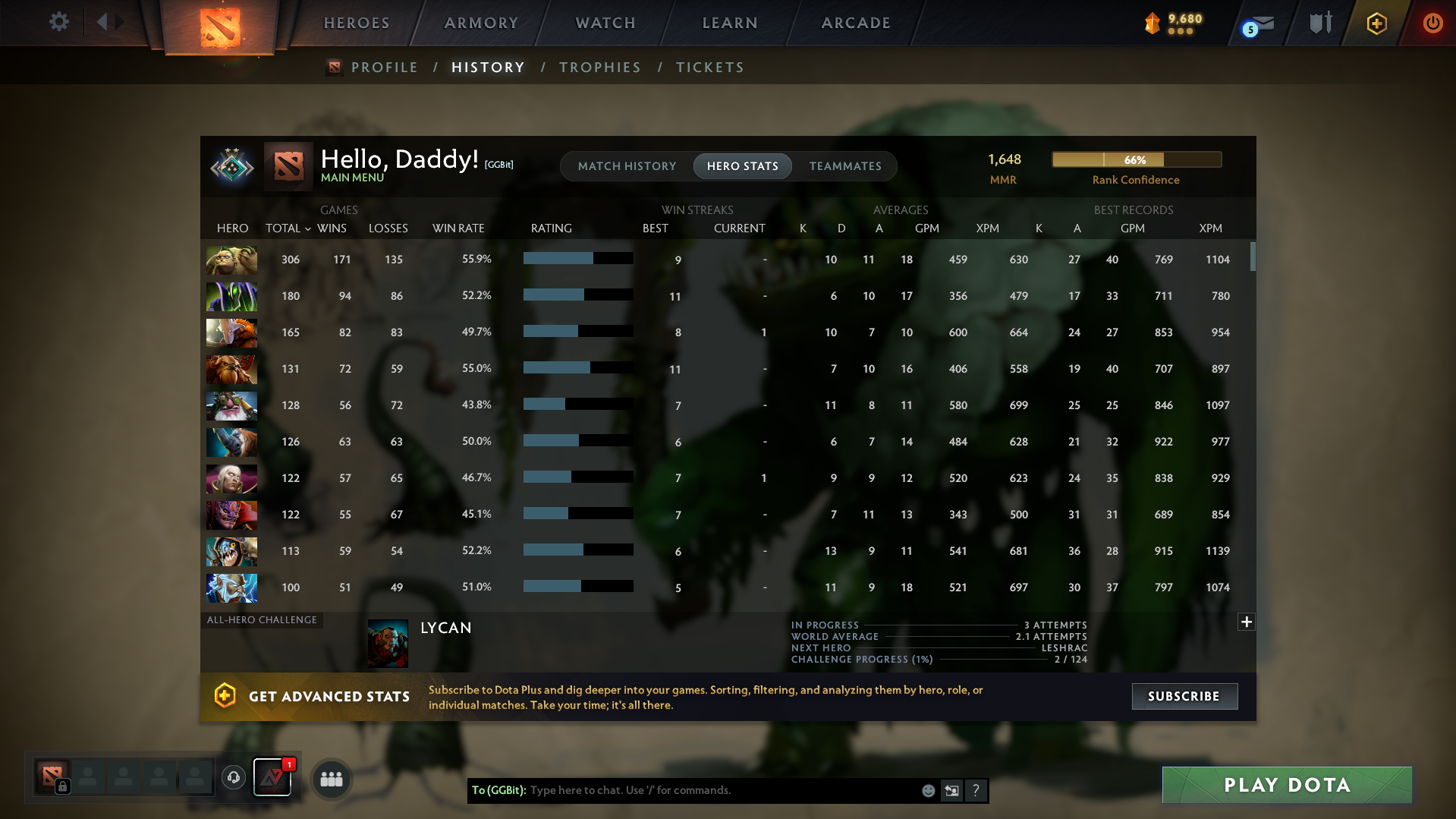Click the Nightfall guild badge with notification

[272, 777]
